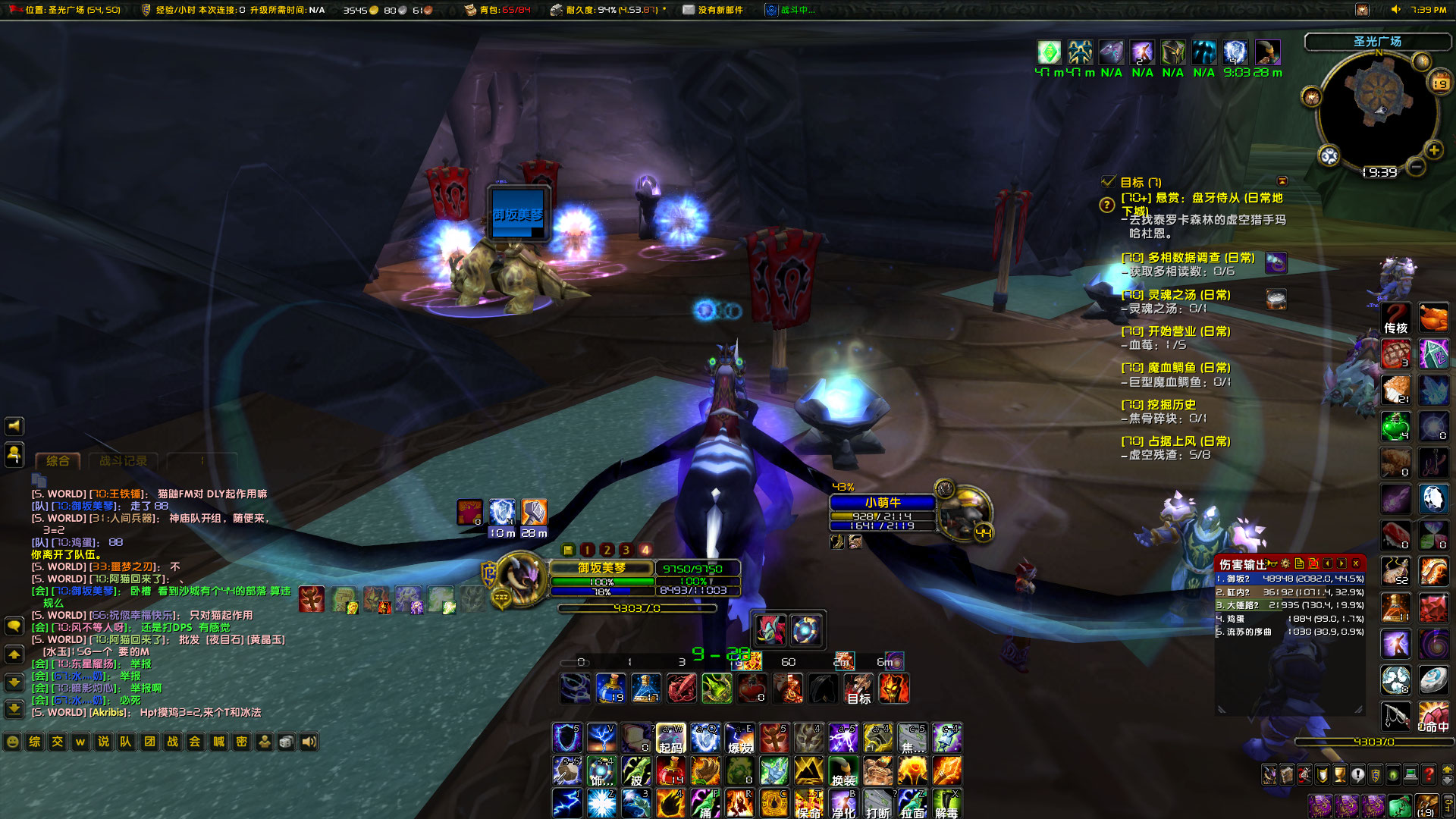Open the settings gear on the 伤害输出 damage meter
1456x819 pixels.
click(x=1286, y=563)
